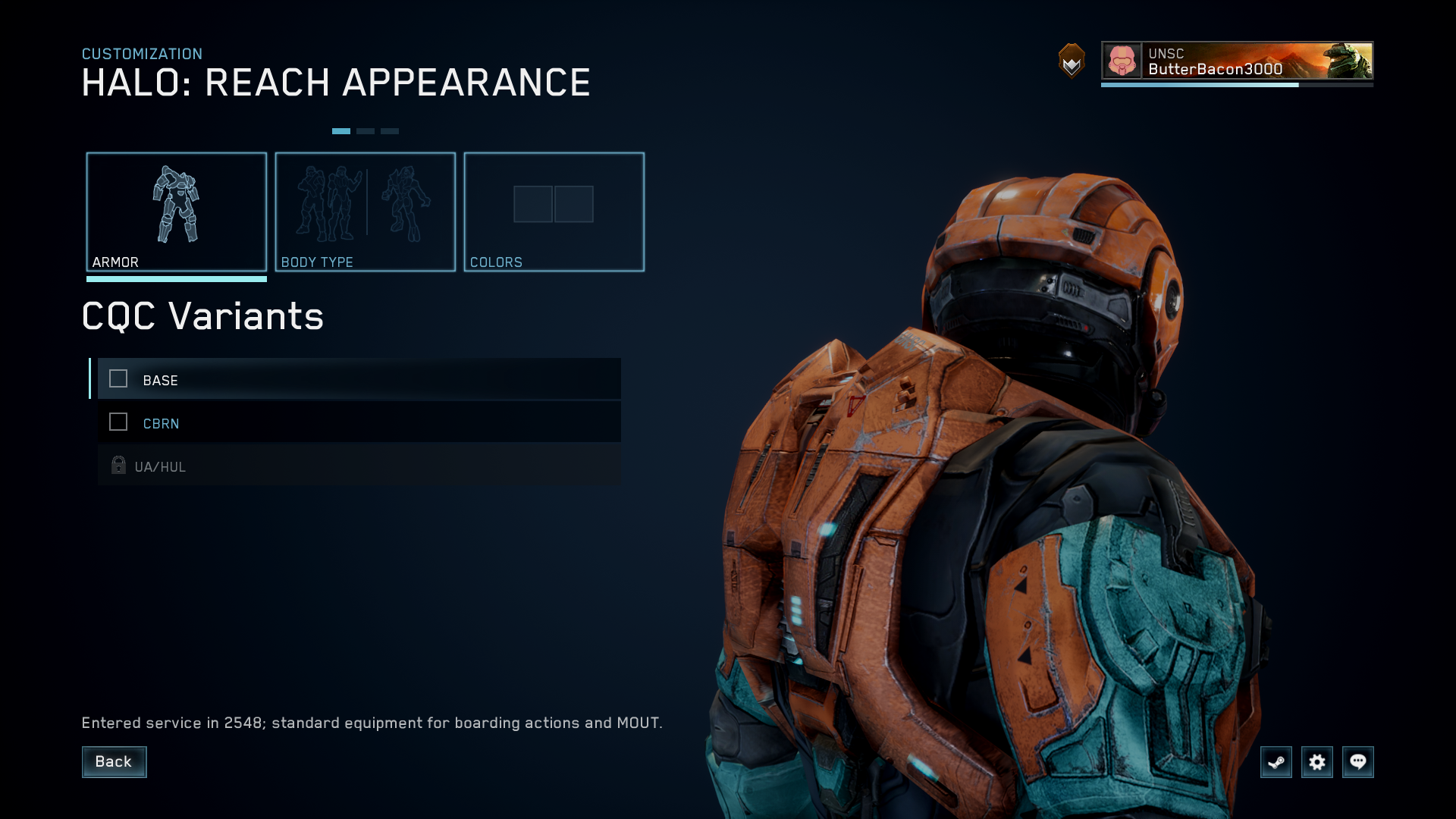Click the locked UA/HUL variant lock

point(118,465)
